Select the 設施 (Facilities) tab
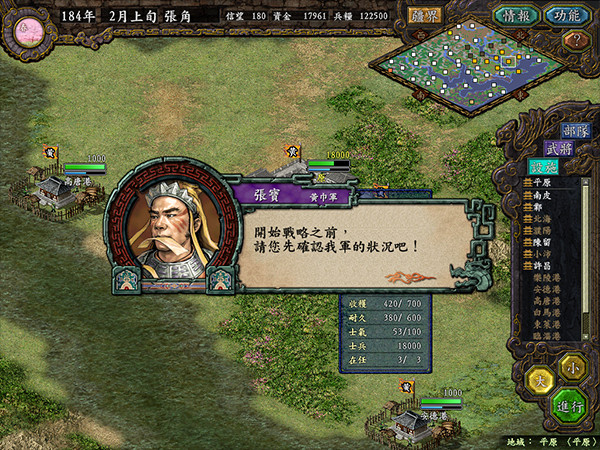The height and width of the screenshot is (450, 600). (x=543, y=167)
